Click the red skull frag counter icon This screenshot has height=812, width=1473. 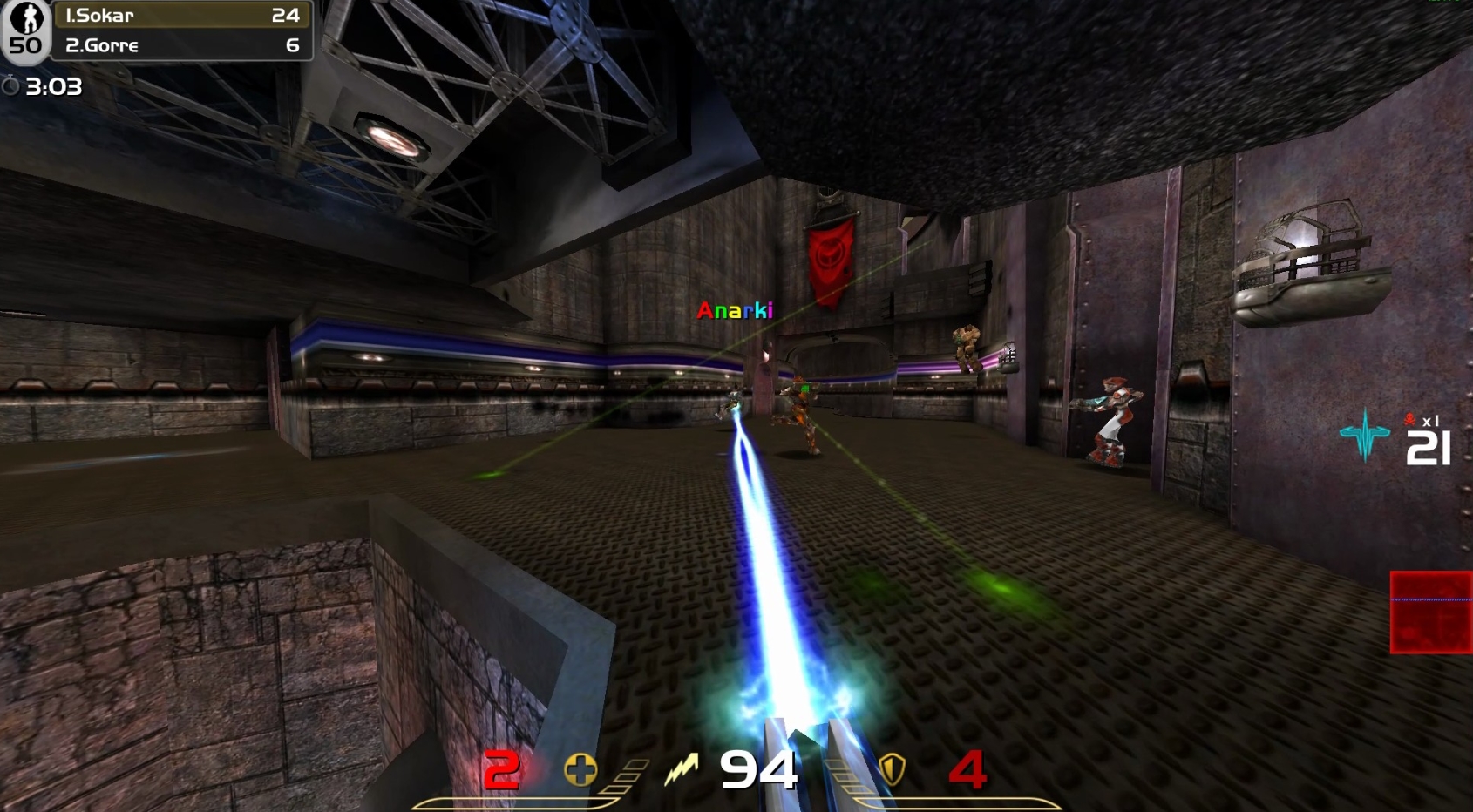coord(1409,420)
